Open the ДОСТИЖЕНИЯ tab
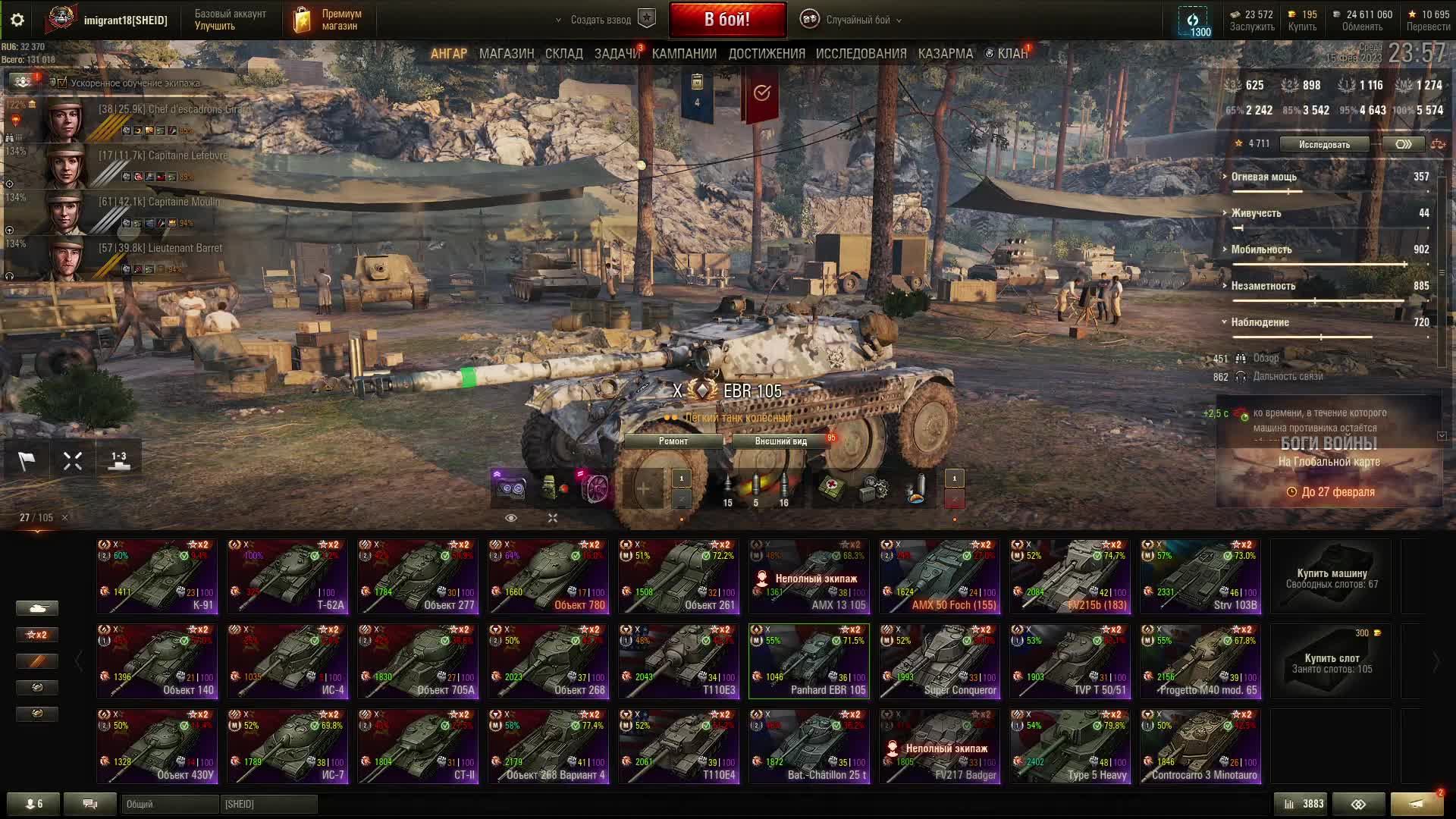Viewport: 1456px width, 819px height. 766,54
